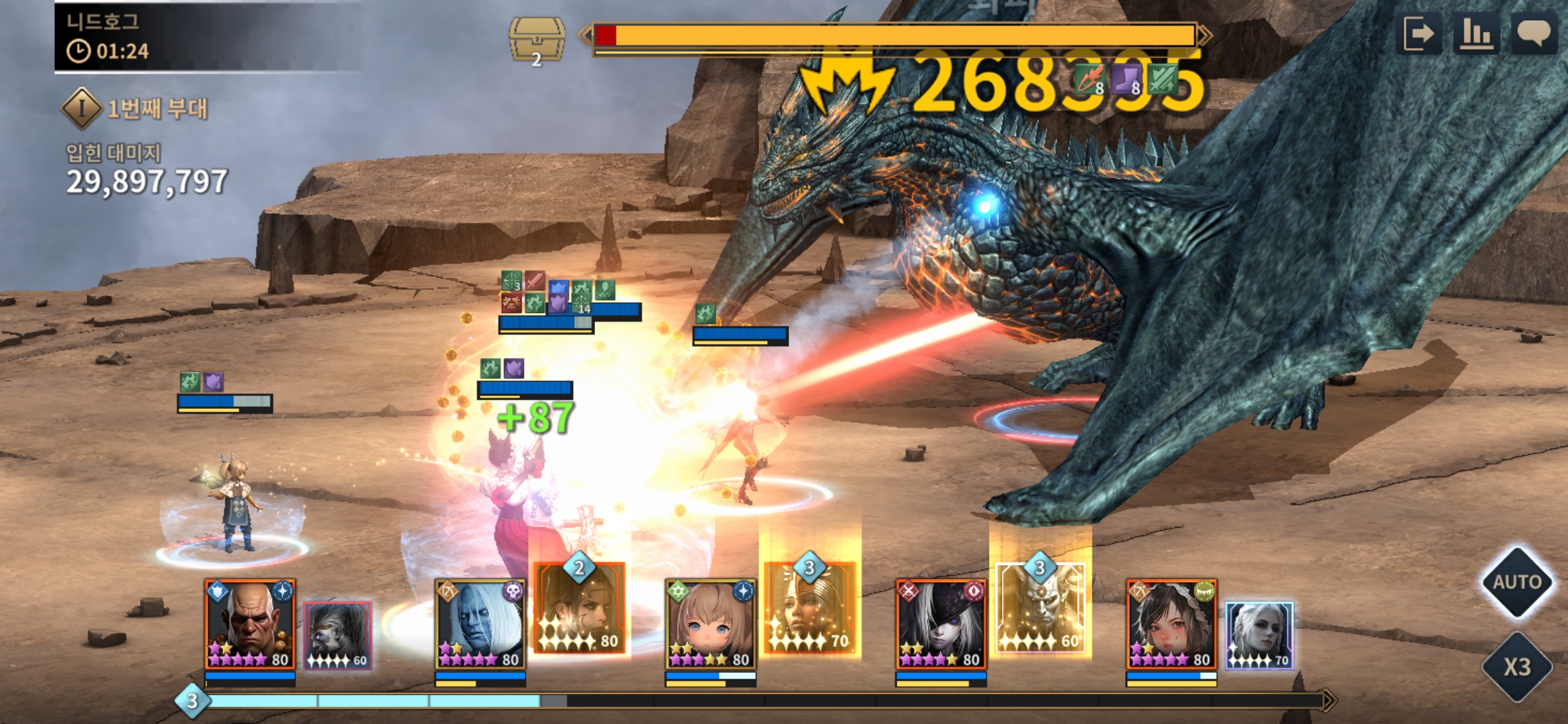Open the treasure chest reward icon
This screenshot has width=1568, height=724.
coord(537,40)
